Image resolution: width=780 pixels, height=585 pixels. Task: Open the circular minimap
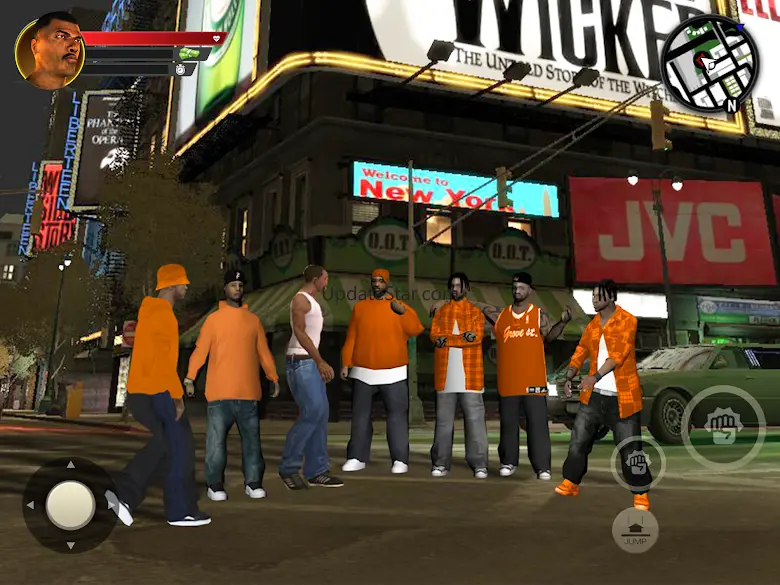tap(709, 64)
